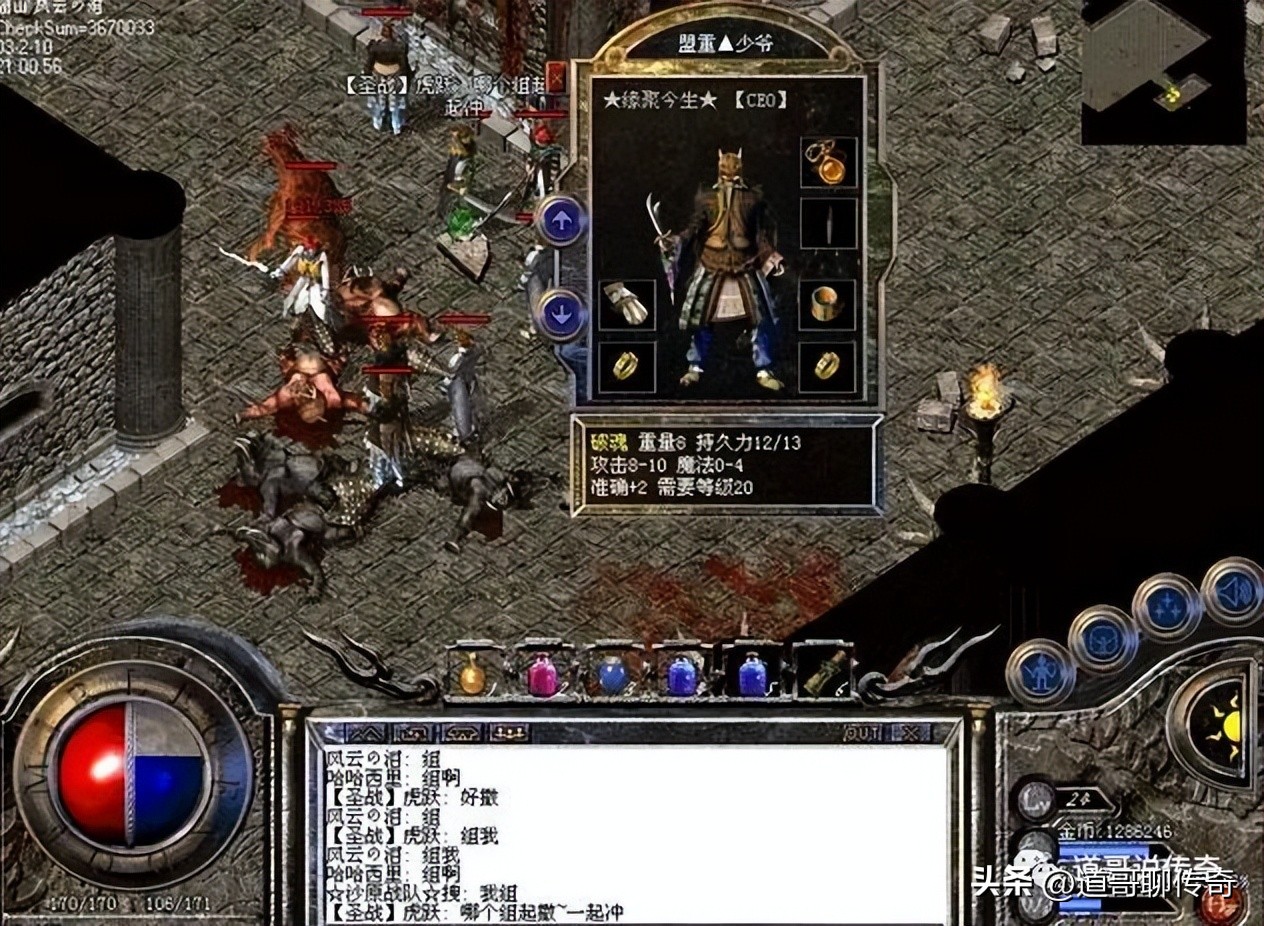
Task: Click the OUT button on chat bar
Action: point(862,733)
